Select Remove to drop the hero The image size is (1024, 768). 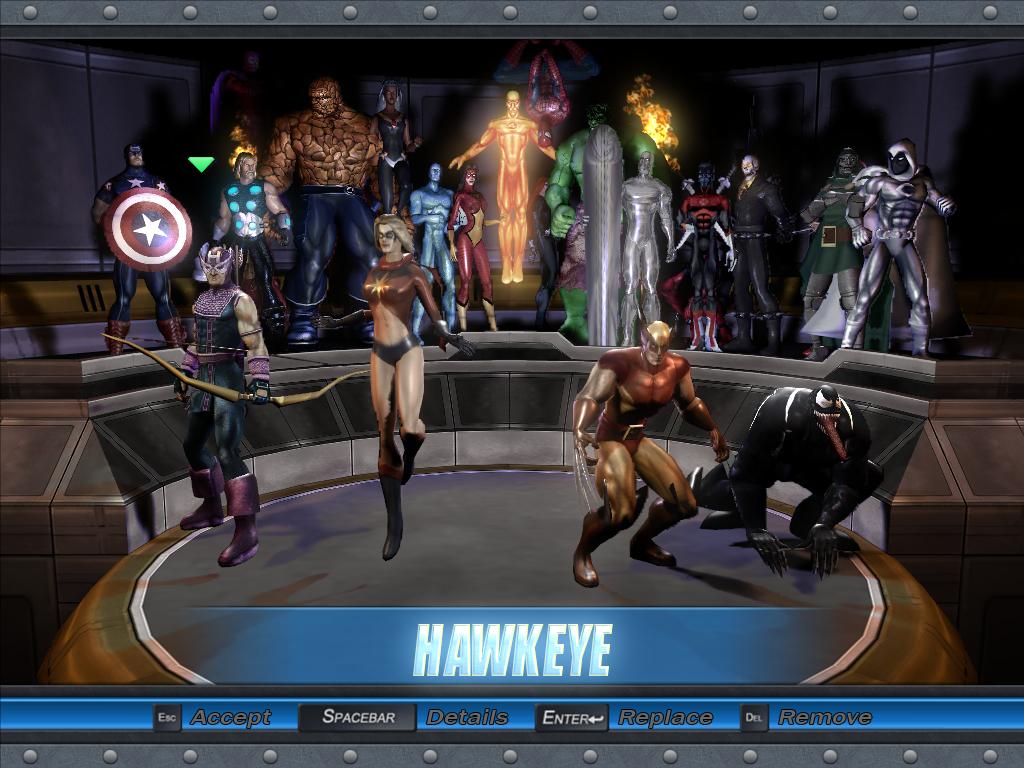pos(824,717)
